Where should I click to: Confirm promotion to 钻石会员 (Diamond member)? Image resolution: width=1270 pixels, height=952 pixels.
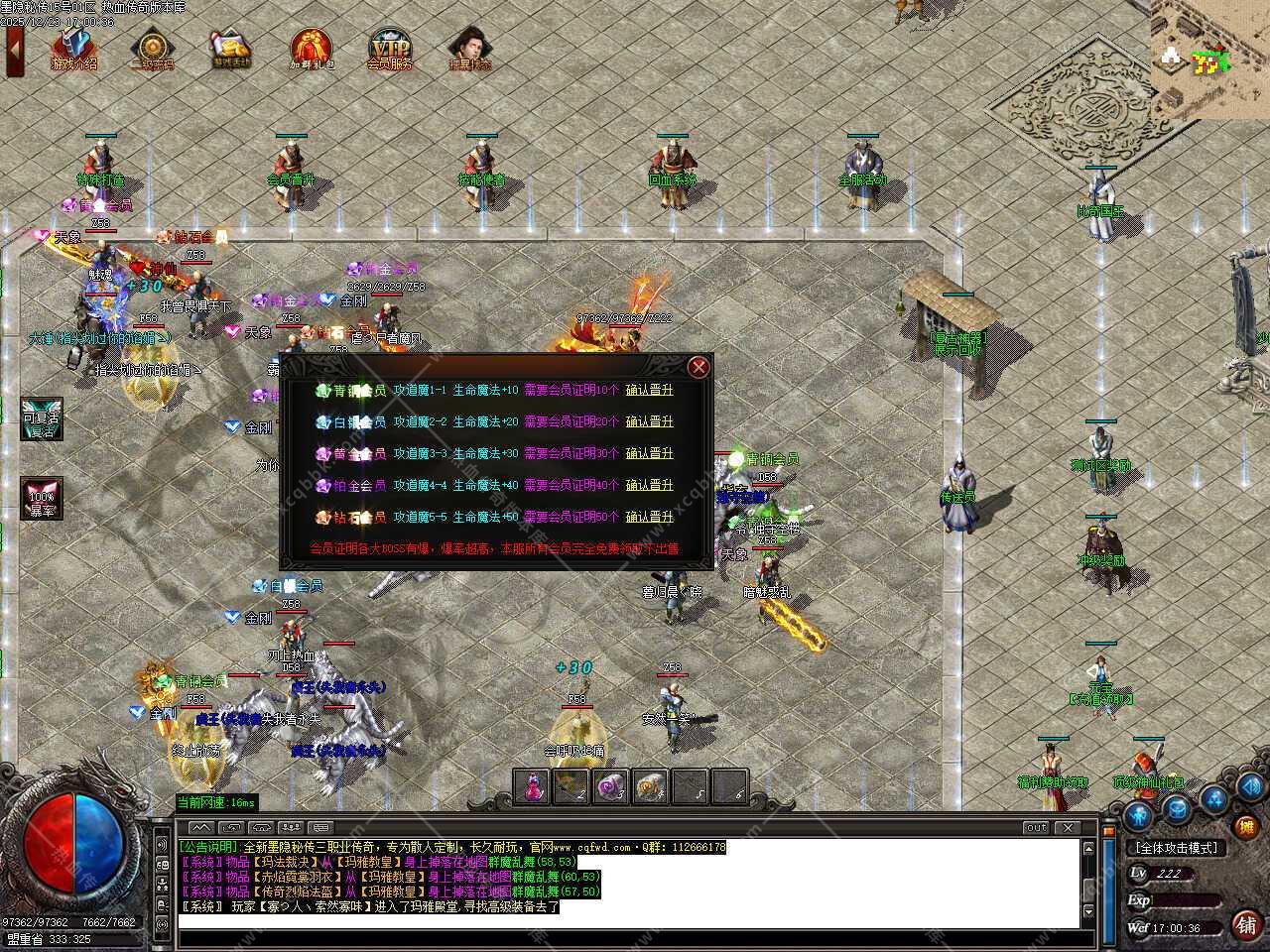649,518
